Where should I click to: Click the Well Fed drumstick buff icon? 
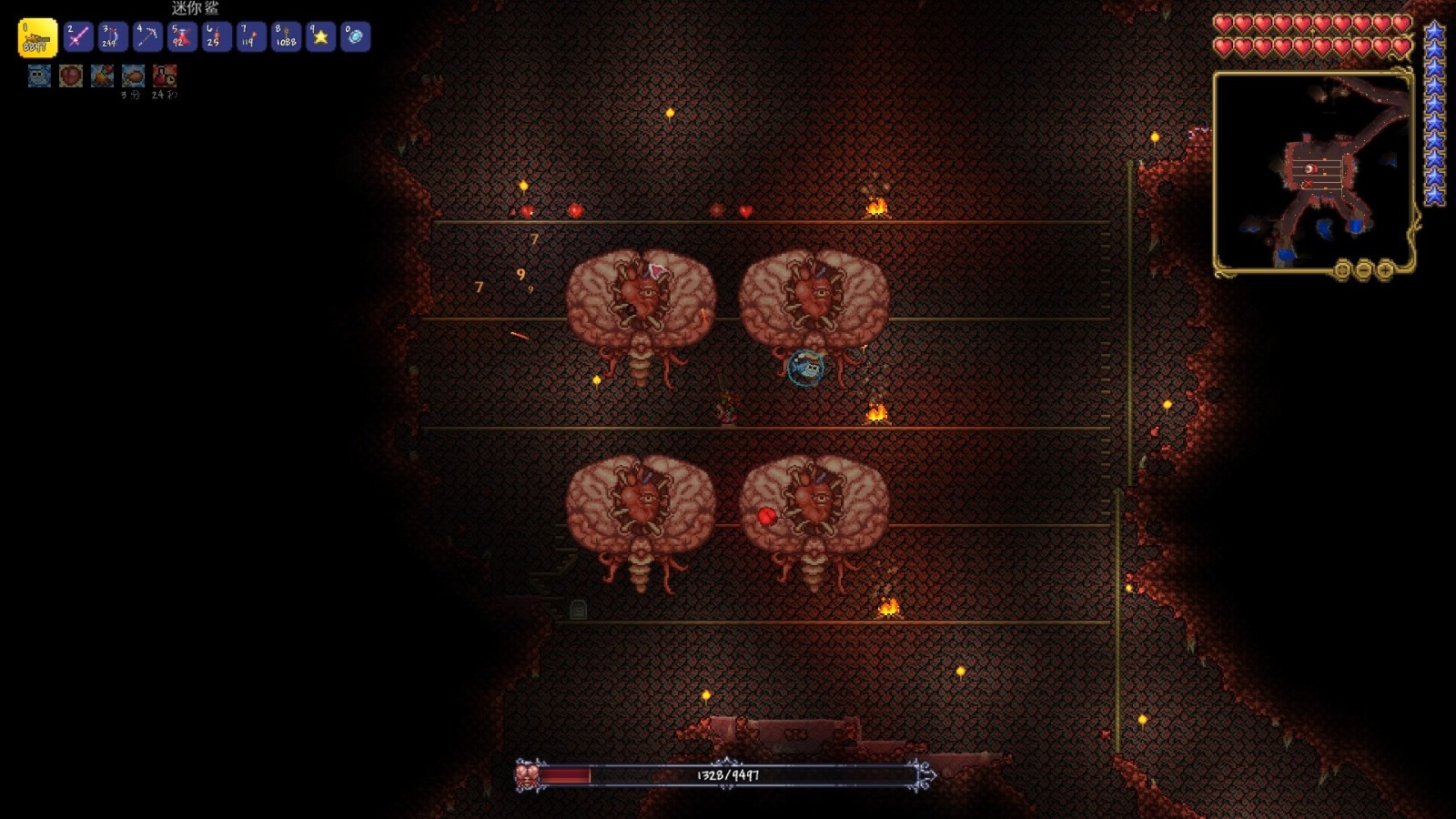(x=133, y=76)
